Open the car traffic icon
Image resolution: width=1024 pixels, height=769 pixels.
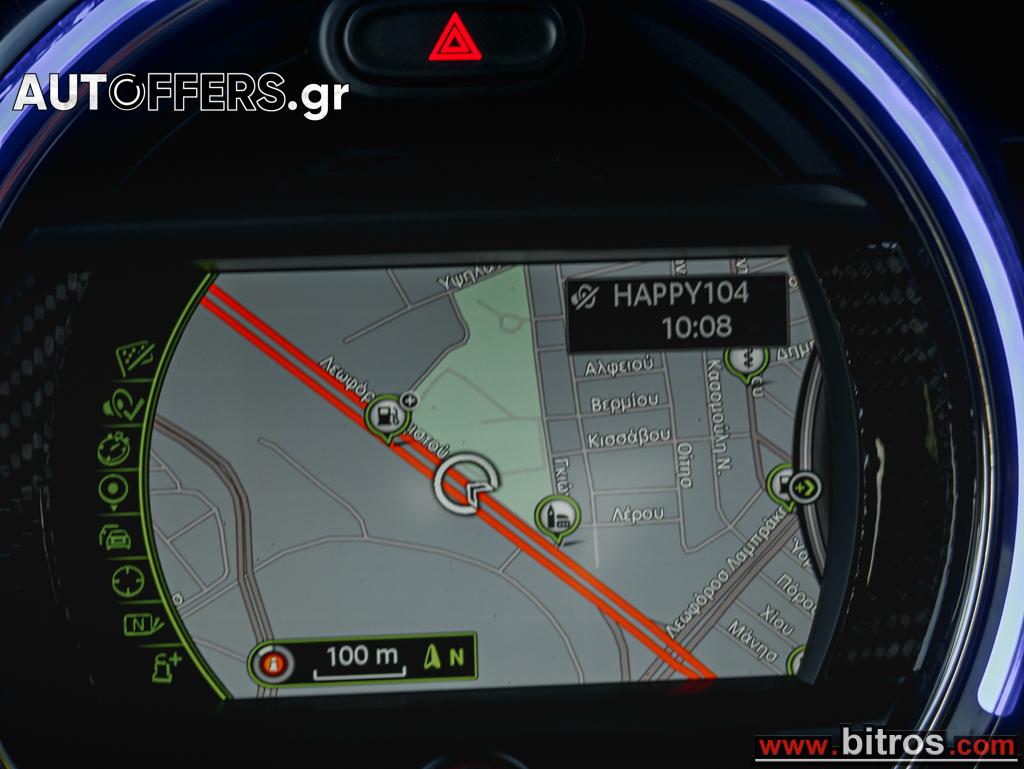point(115,537)
